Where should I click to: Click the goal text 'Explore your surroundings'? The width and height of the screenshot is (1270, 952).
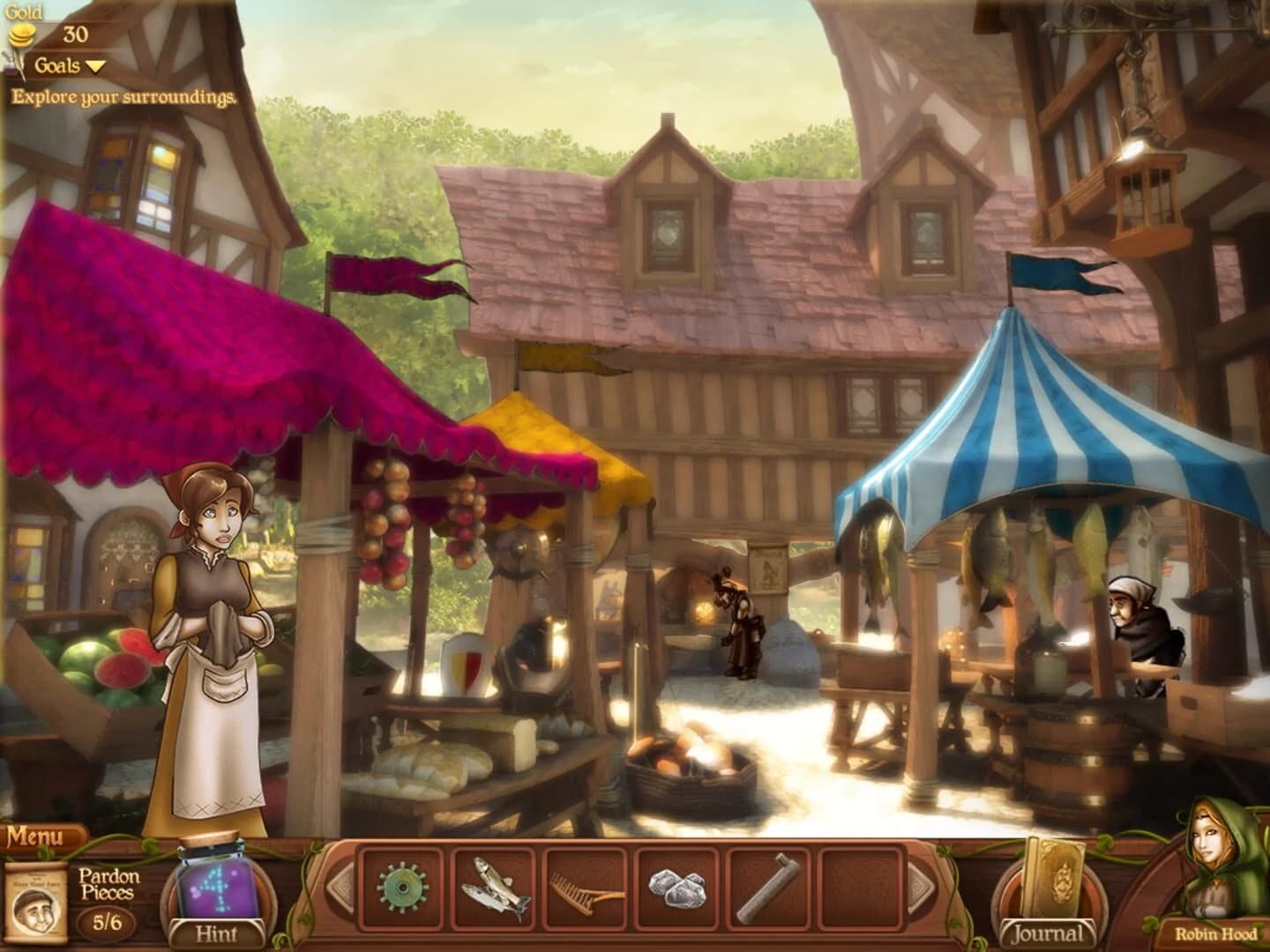point(123,97)
